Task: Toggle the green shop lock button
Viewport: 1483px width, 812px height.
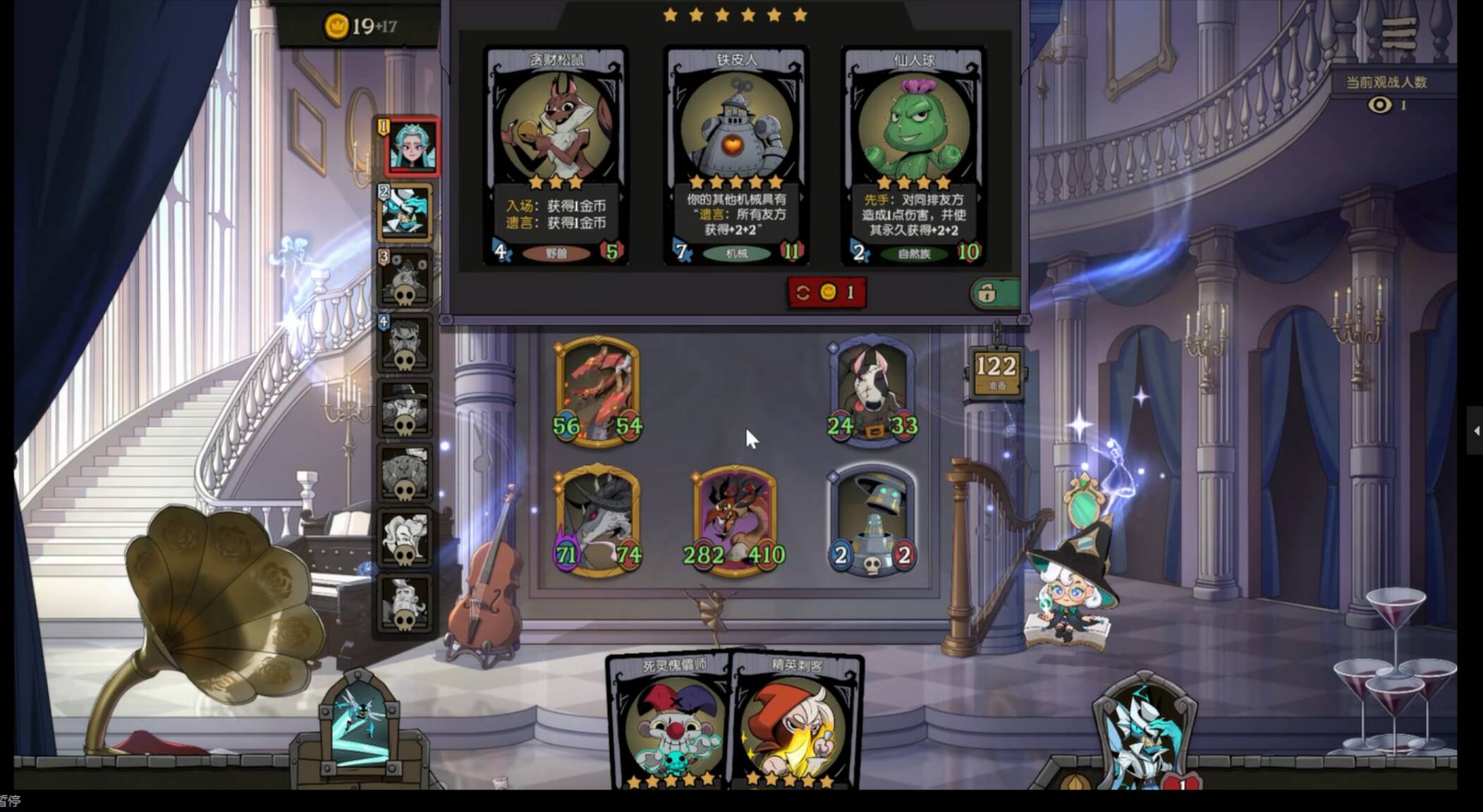Action: 994,293
